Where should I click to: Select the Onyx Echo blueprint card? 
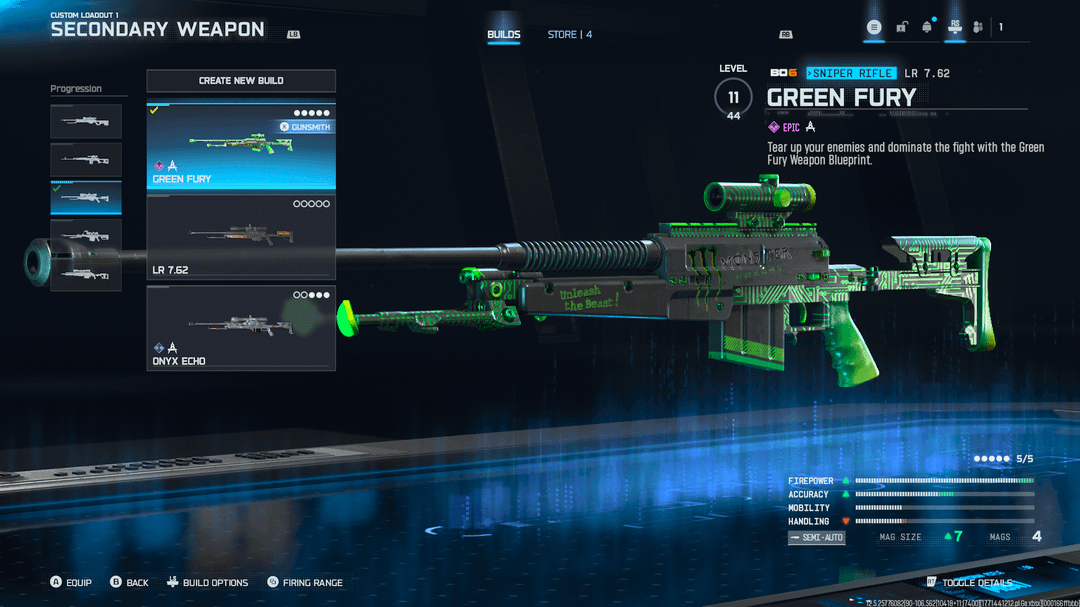241,328
